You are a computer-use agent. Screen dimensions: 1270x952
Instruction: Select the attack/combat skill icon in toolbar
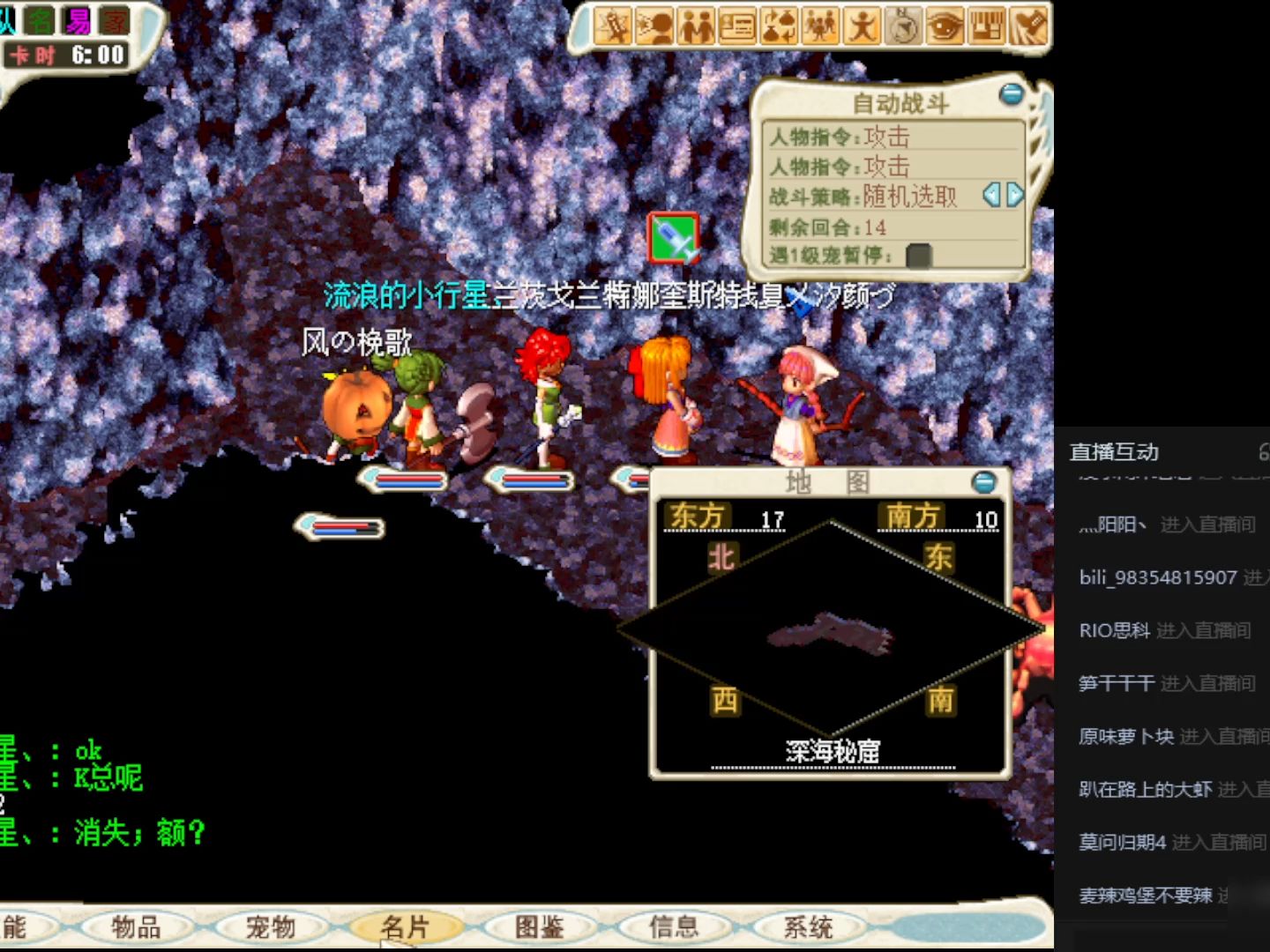pyautogui.click(x=612, y=27)
